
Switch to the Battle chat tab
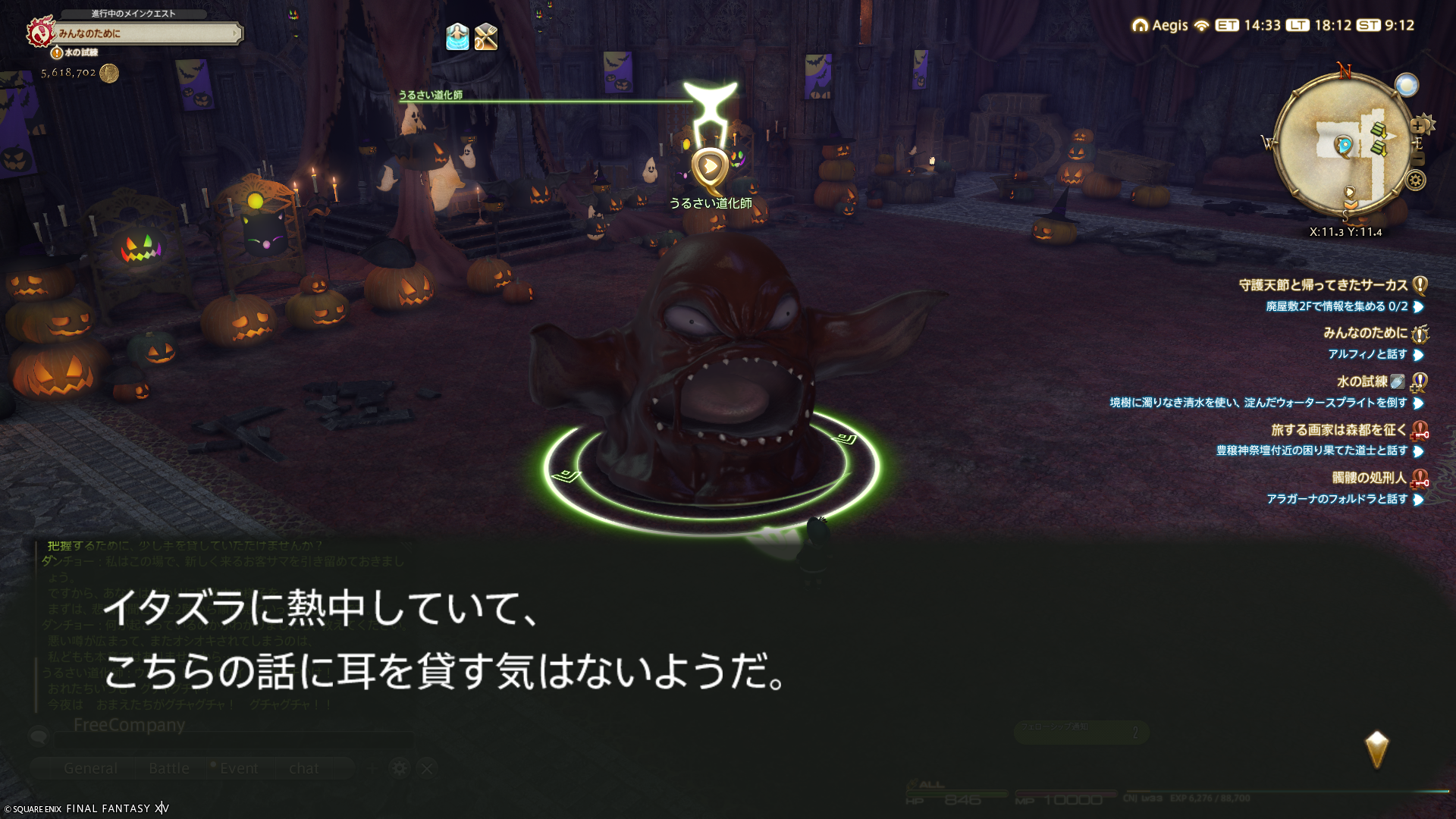click(169, 768)
